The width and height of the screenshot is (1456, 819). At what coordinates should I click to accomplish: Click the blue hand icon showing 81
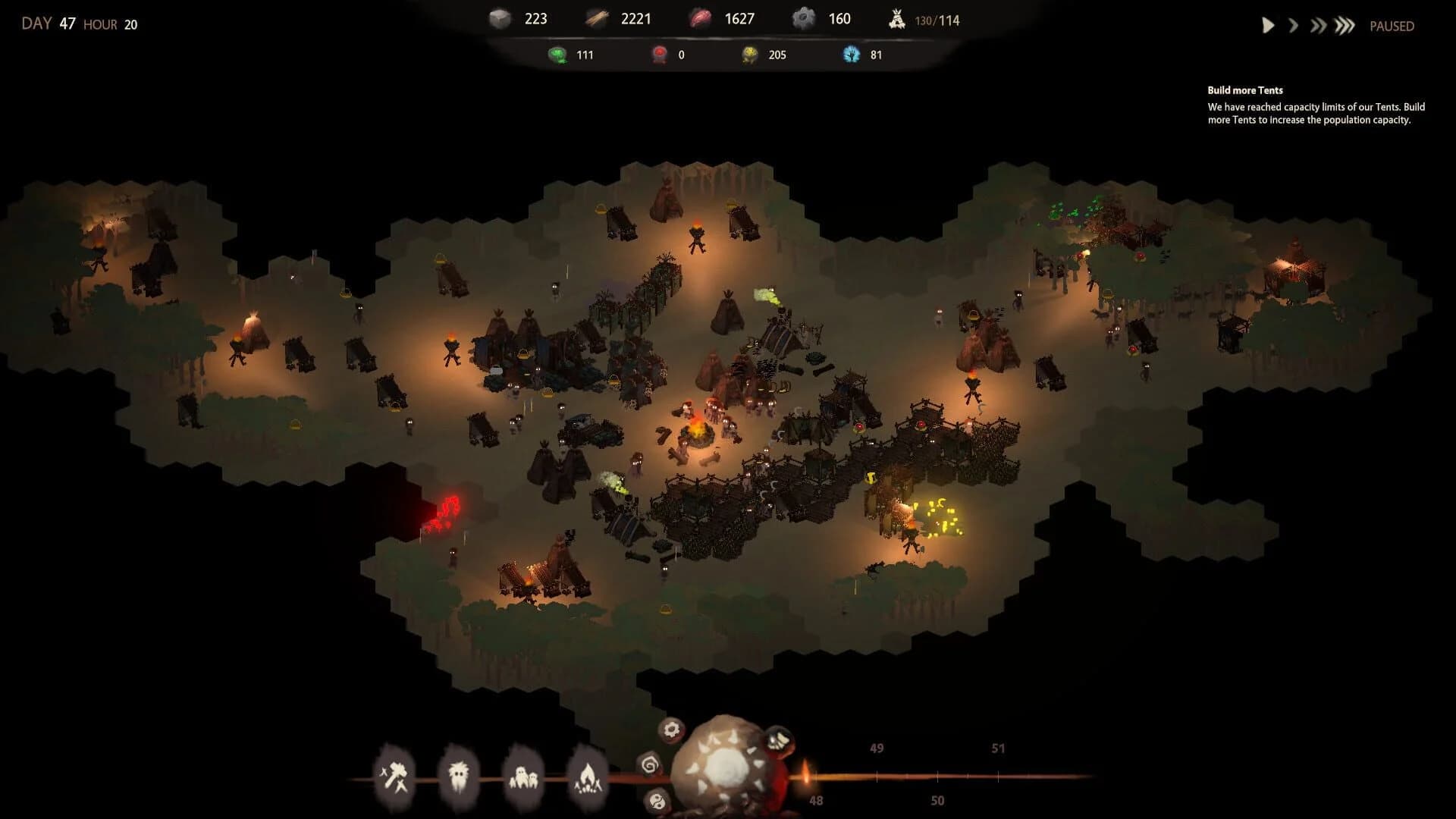click(x=852, y=54)
